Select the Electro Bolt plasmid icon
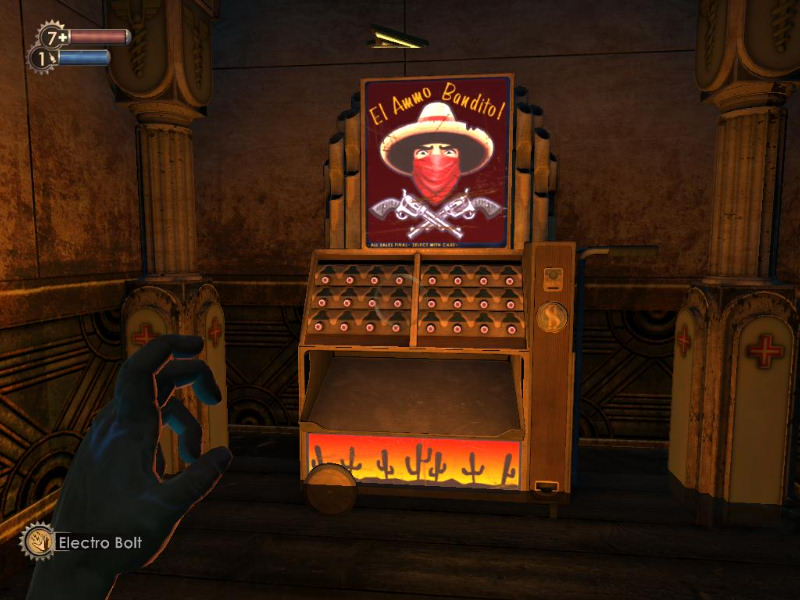Screen dimensions: 800x600 coord(37,542)
